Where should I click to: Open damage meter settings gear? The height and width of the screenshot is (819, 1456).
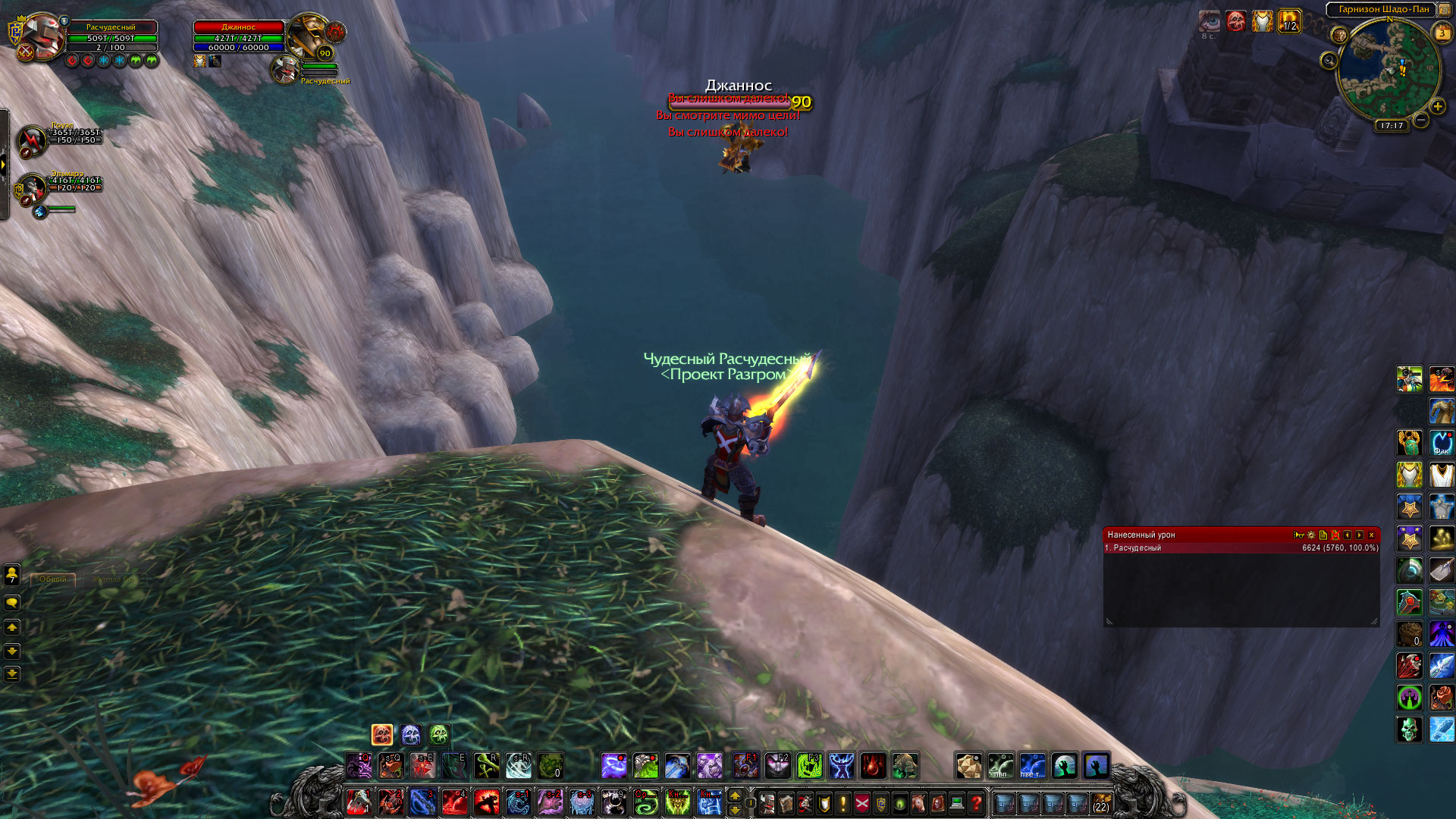coord(1311,535)
